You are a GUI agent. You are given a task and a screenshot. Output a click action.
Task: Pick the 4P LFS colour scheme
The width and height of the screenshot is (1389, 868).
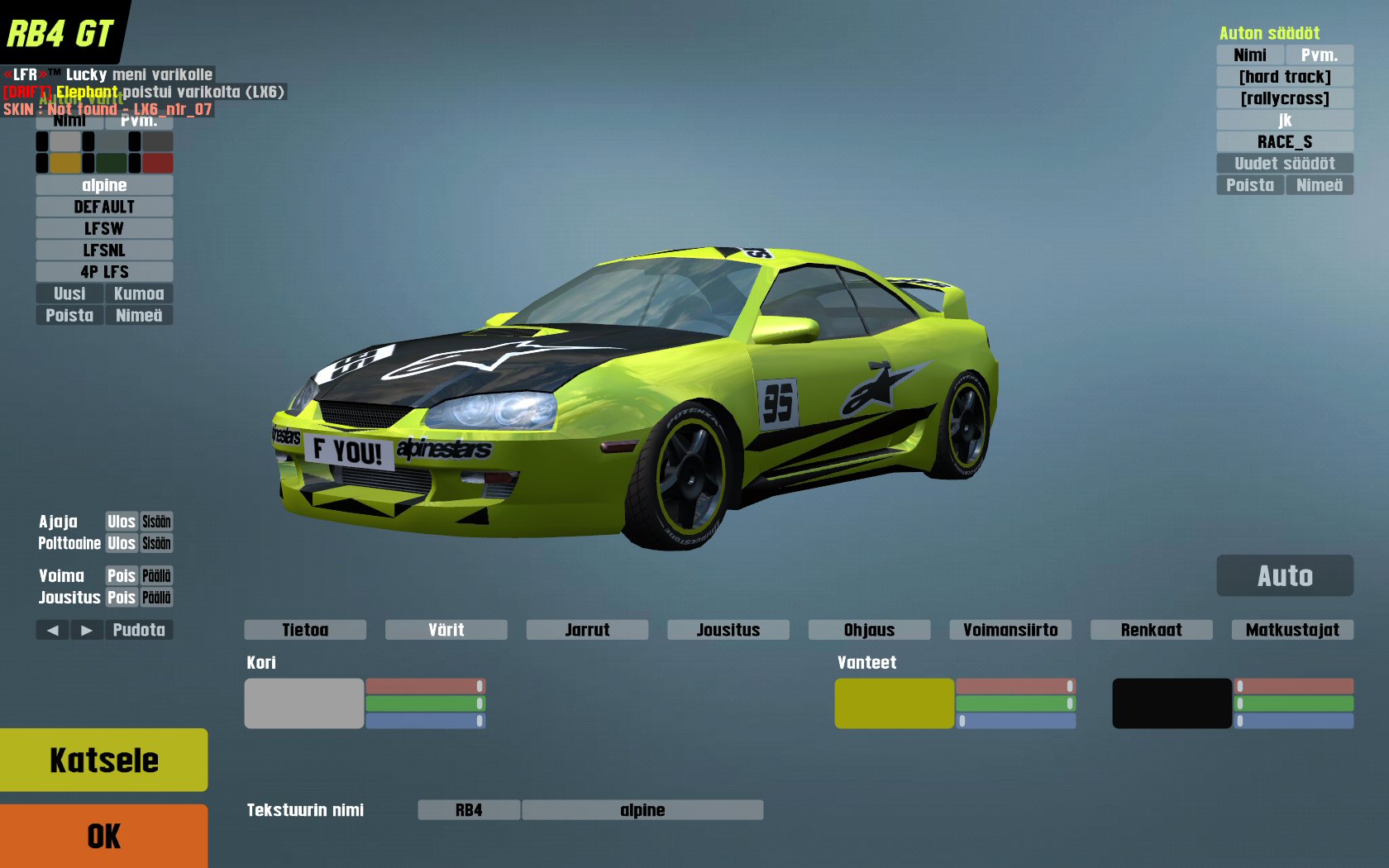click(x=104, y=271)
